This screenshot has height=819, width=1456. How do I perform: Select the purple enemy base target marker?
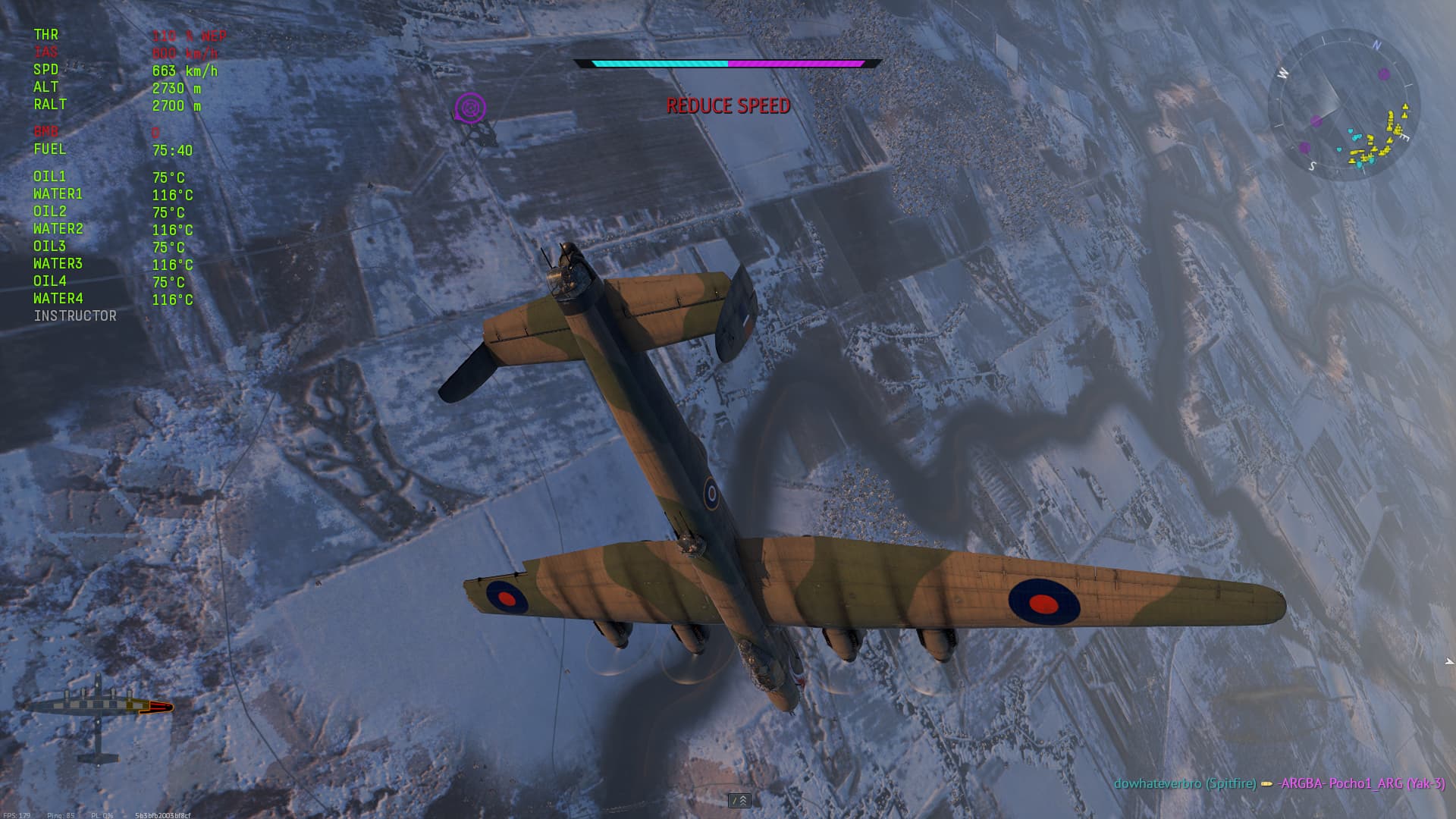(470, 108)
